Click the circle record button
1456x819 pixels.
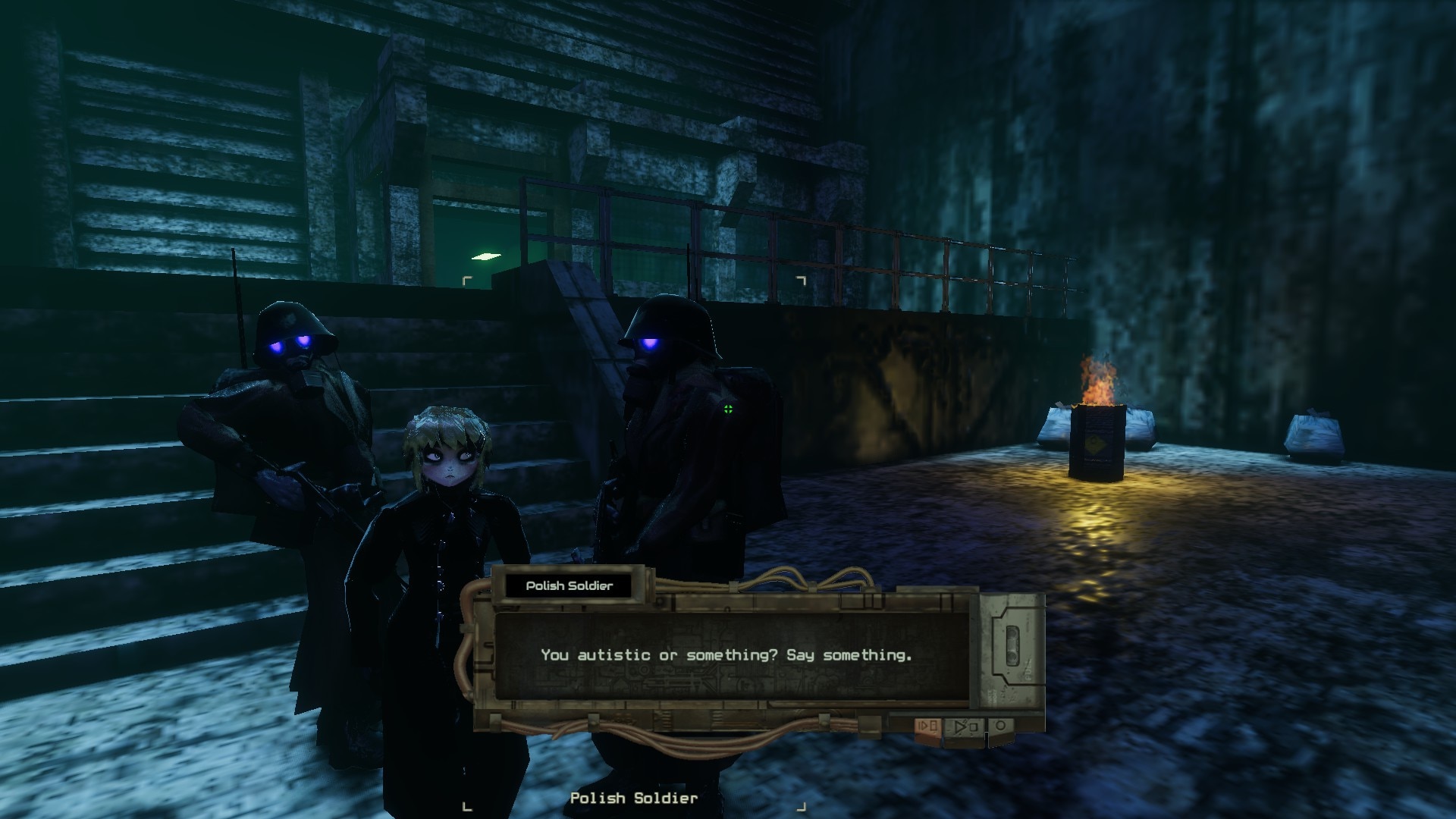[x=1001, y=726]
